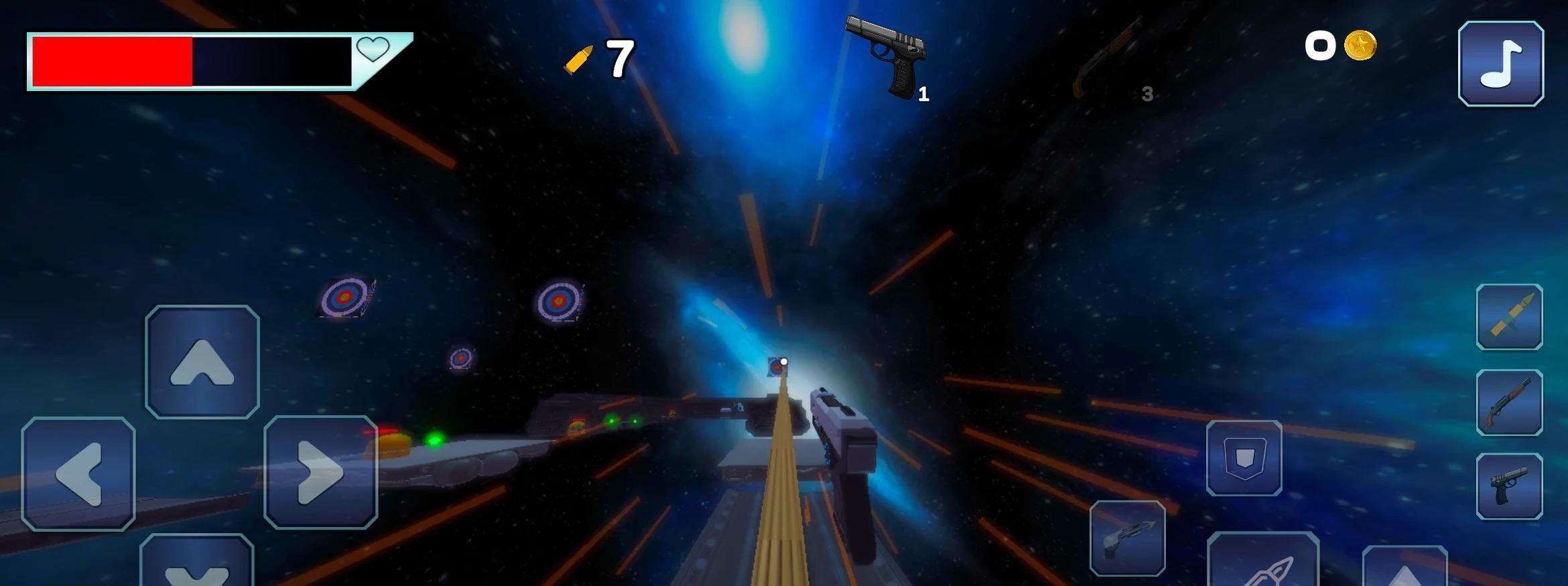Tap the left arrow movement button
This screenshot has height=586, width=1568.
point(78,473)
